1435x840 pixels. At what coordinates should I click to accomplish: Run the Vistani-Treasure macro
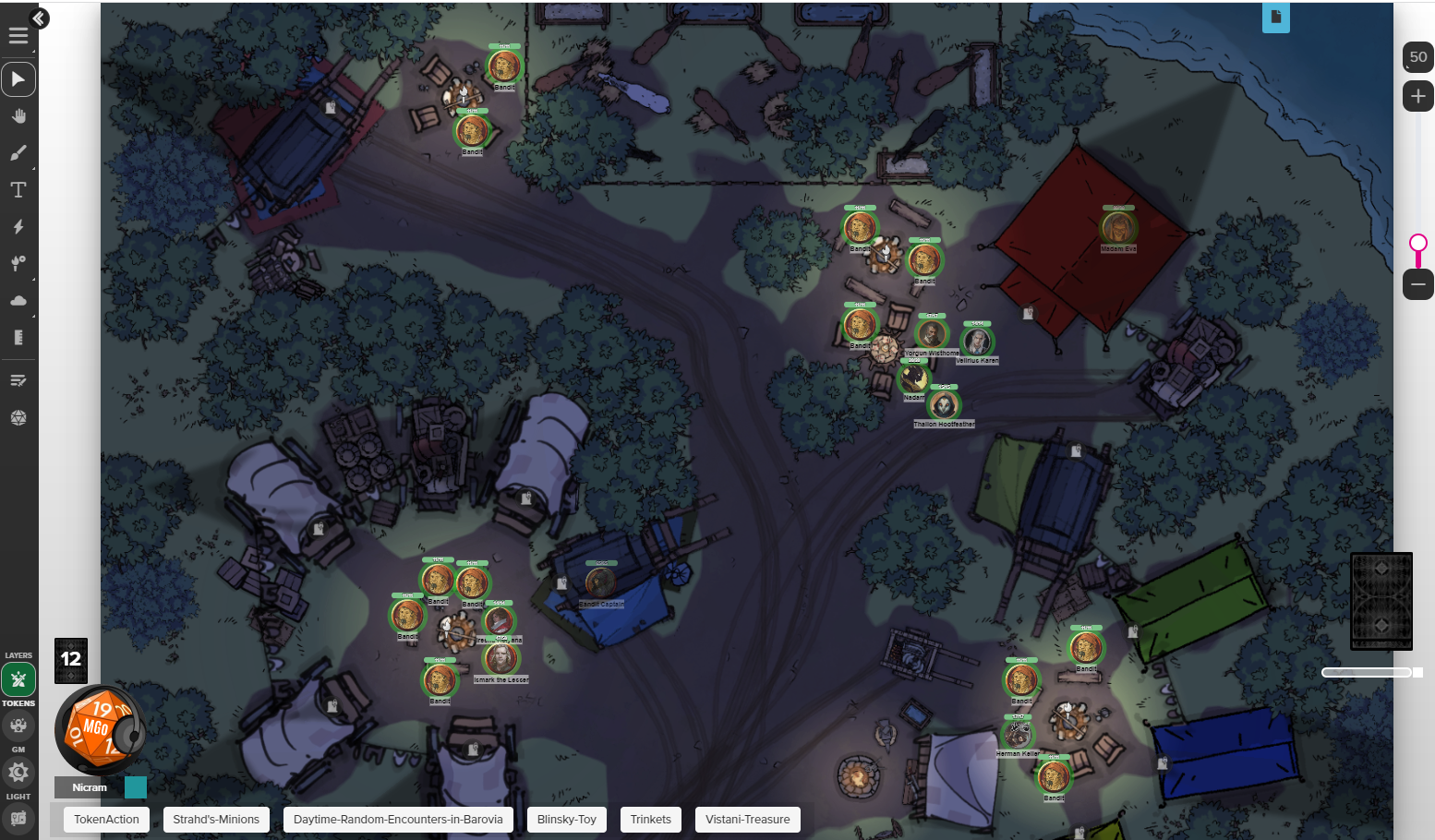pos(748,820)
